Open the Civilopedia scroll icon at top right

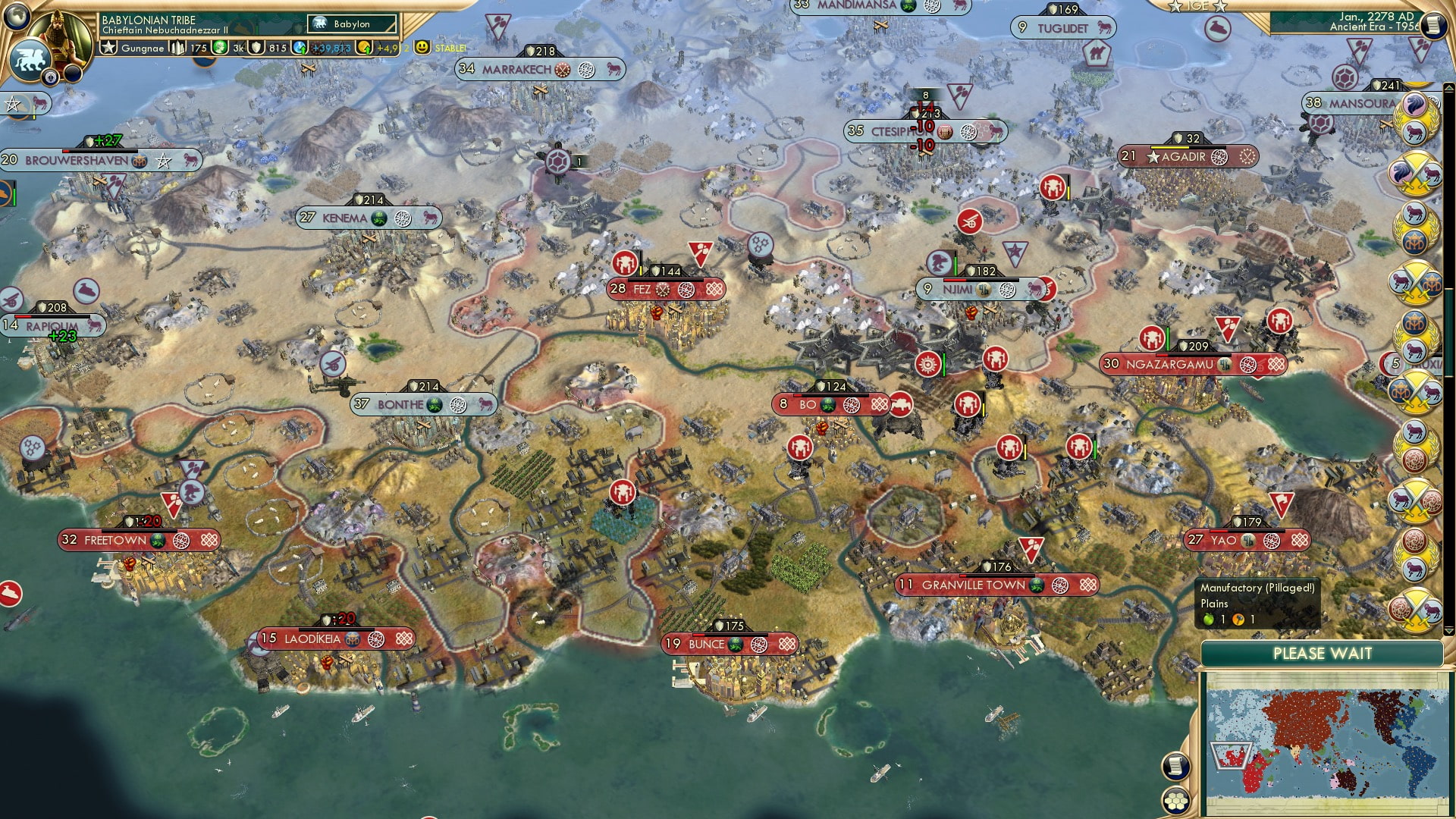(1432, 25)
